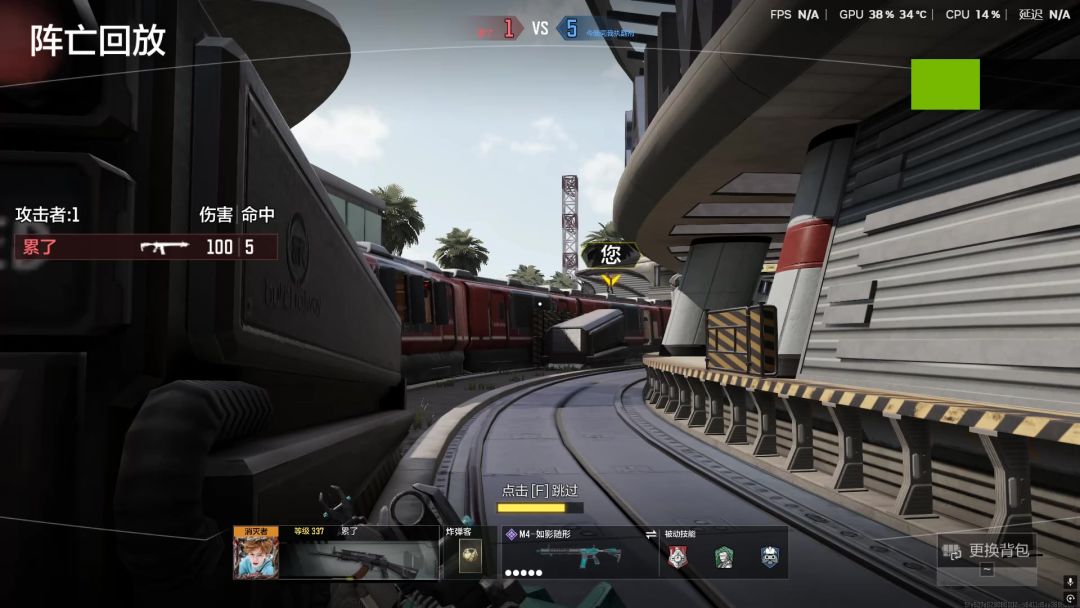The height and width of the screenshot is (608, 1080).
Task: Click the 累了 attacker row in damage list
Action: [146, 247]
